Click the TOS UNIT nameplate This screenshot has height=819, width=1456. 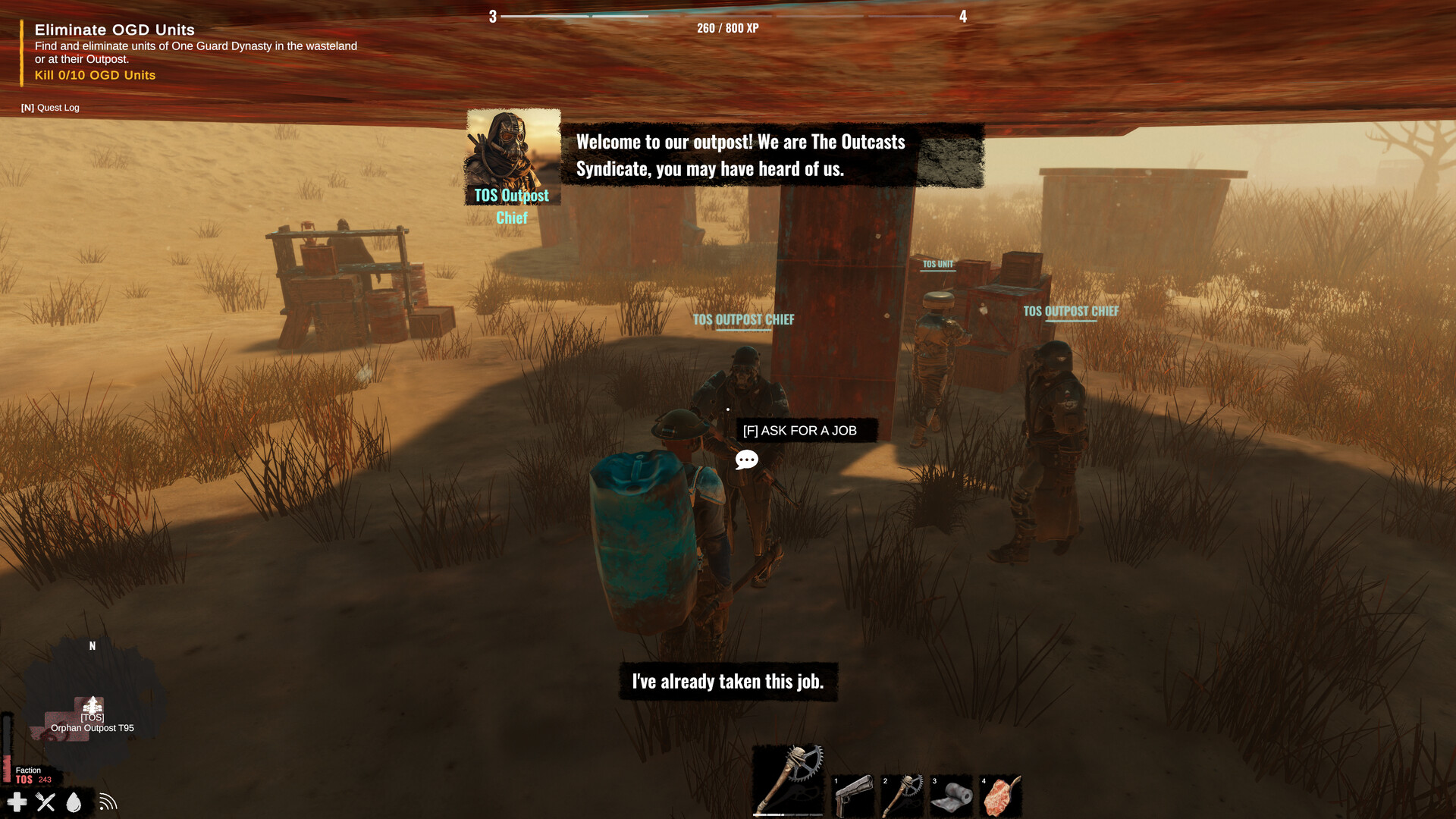click(x=938, y=265)
